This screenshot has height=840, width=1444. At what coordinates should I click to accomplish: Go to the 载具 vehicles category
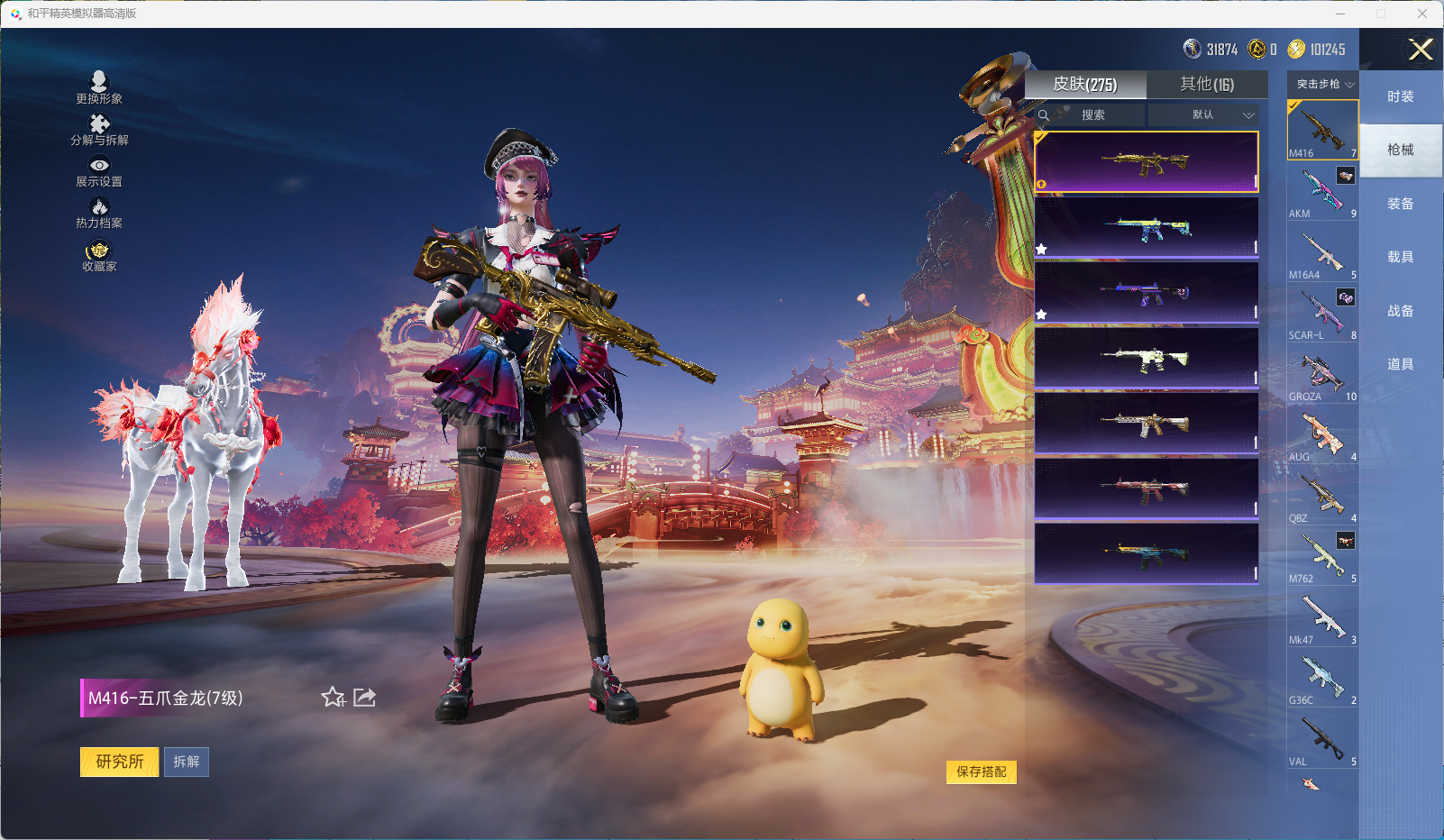[x=1400, y=257]
